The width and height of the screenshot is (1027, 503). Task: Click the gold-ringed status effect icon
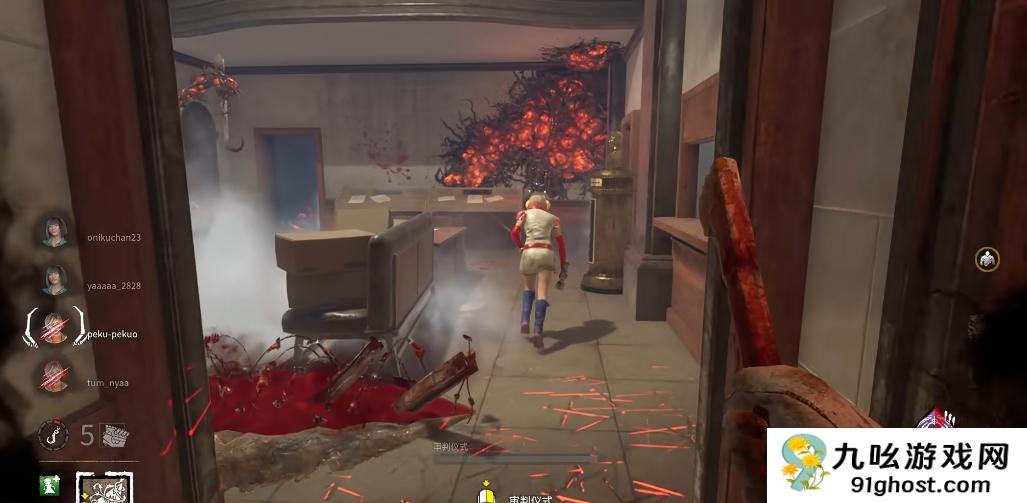(x=987, y=260)
